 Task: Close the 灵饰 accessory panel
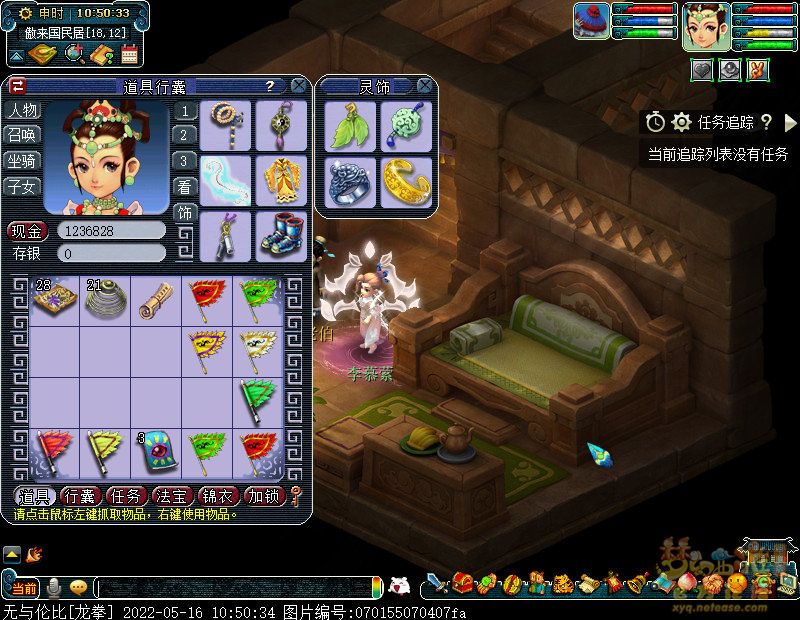coord(425,86)
